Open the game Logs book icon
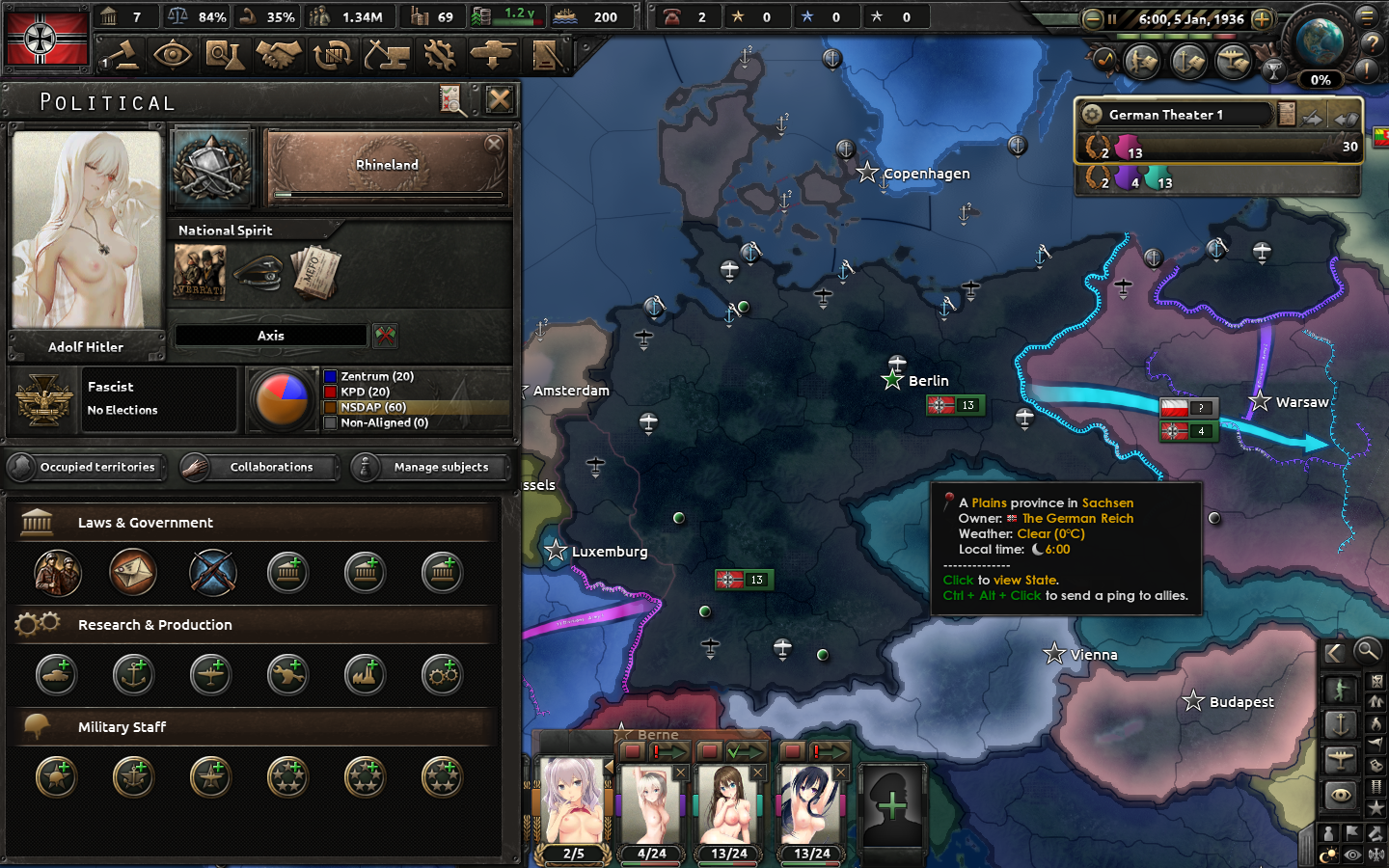Image resolution: width=1389 pixels, height=868 pixels. tap(545, 55)
